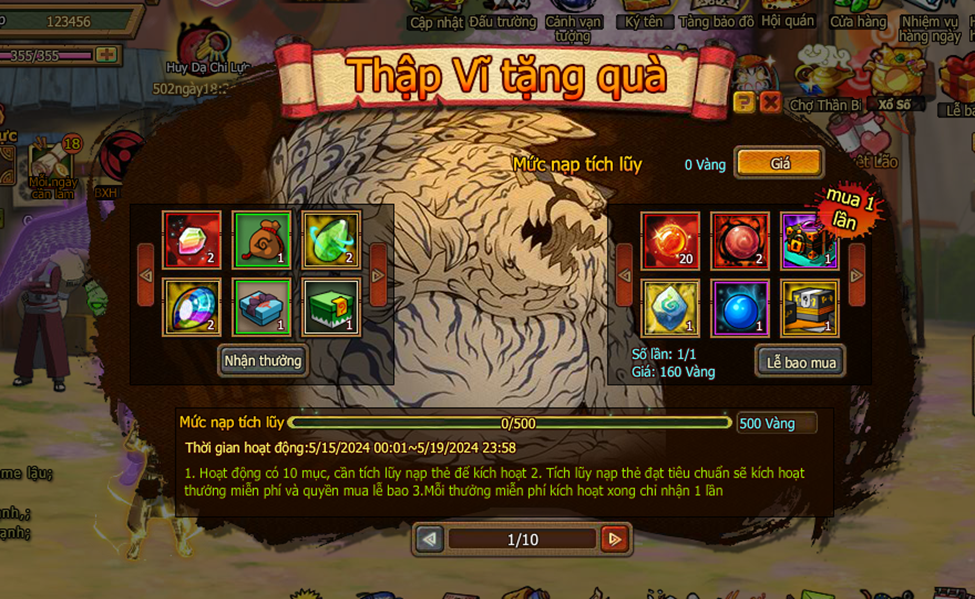Select the purple treasure chest bundle item
The image size is (975, 599).
coord(809,240)
